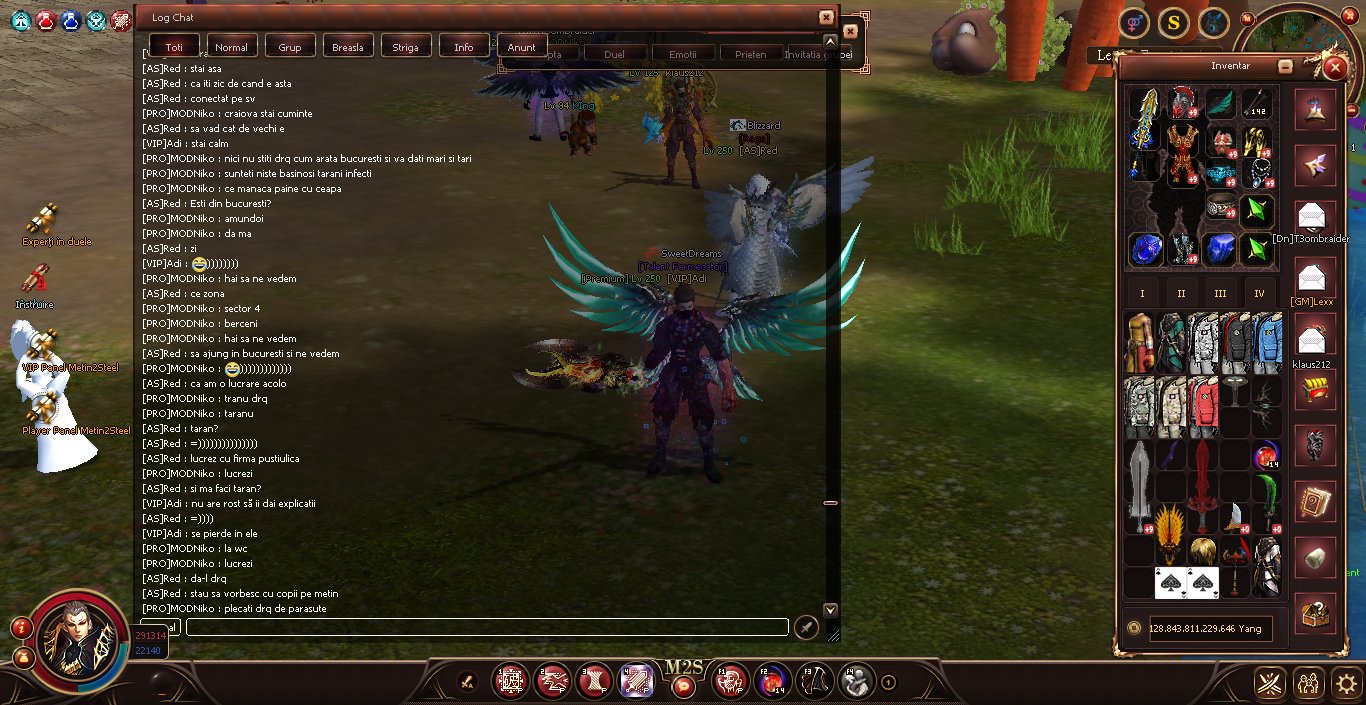1366x705 pixels.
Task: Click the chat message input field
Action: 487,627
